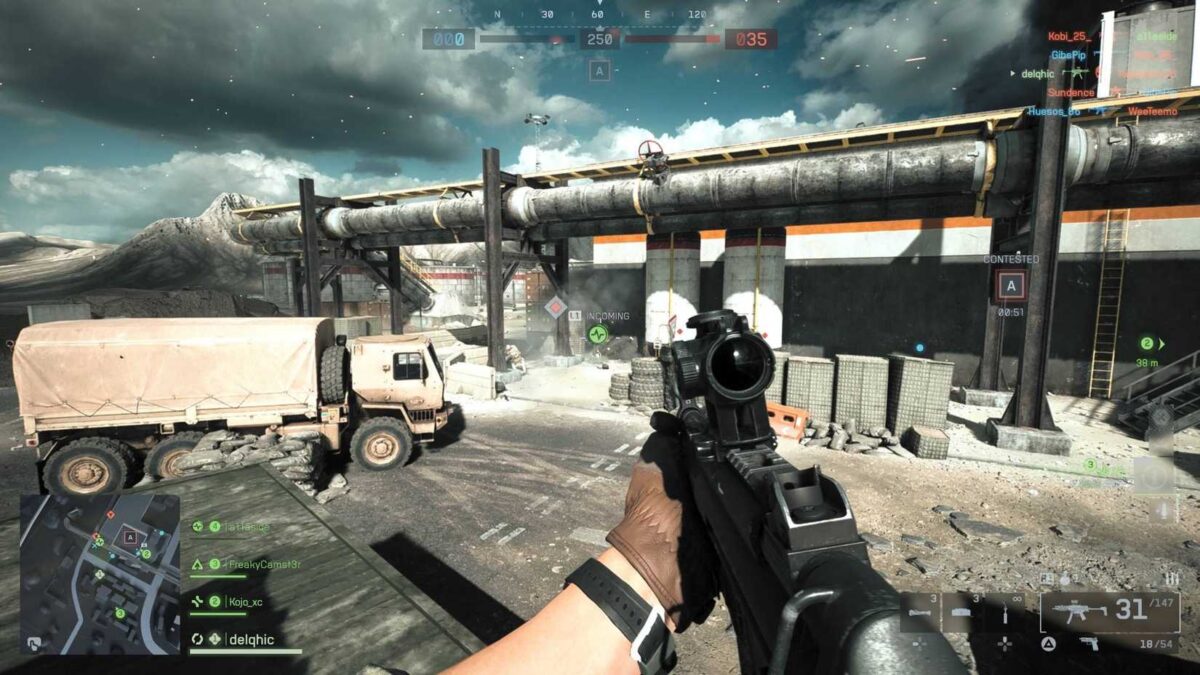This screenshot has height=675, width=1200.
Task: Select squad member FreakyCamst3r in squad list
Action: pyautogui.click(x=236, y=564)
